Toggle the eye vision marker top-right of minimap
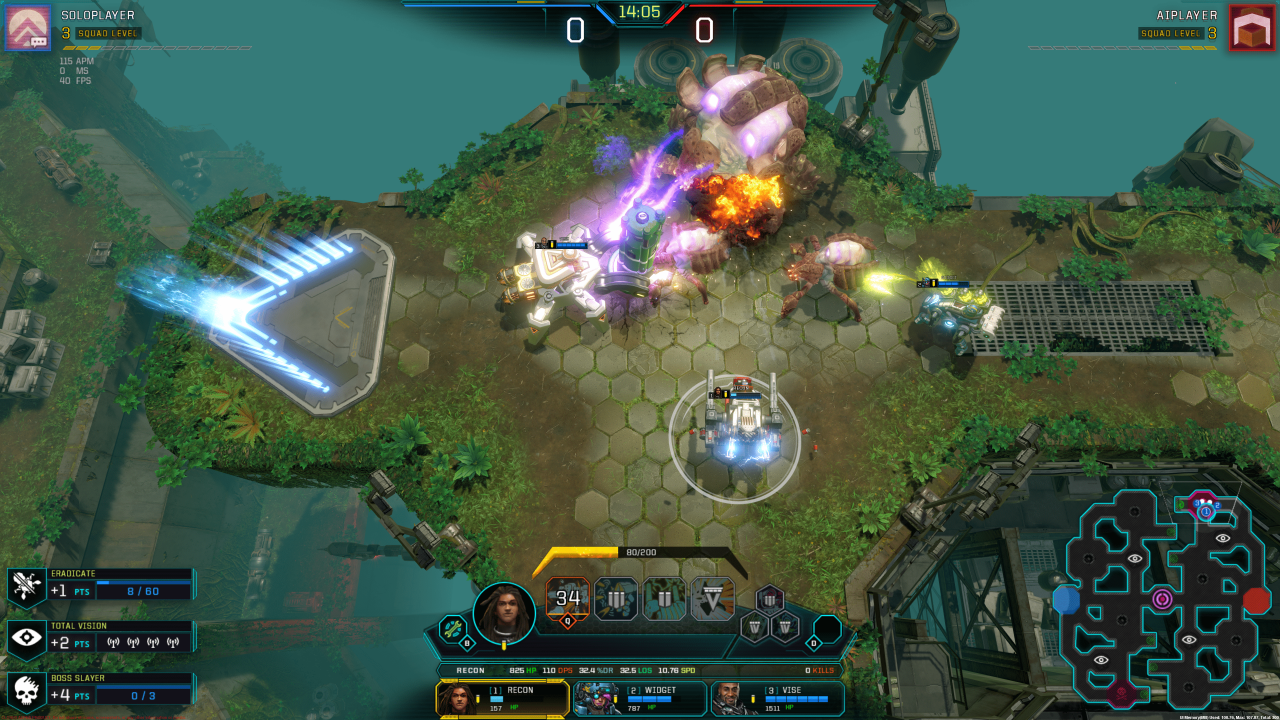The width and height of the screenshot is (1280, 720). (x=1222, y=539)
